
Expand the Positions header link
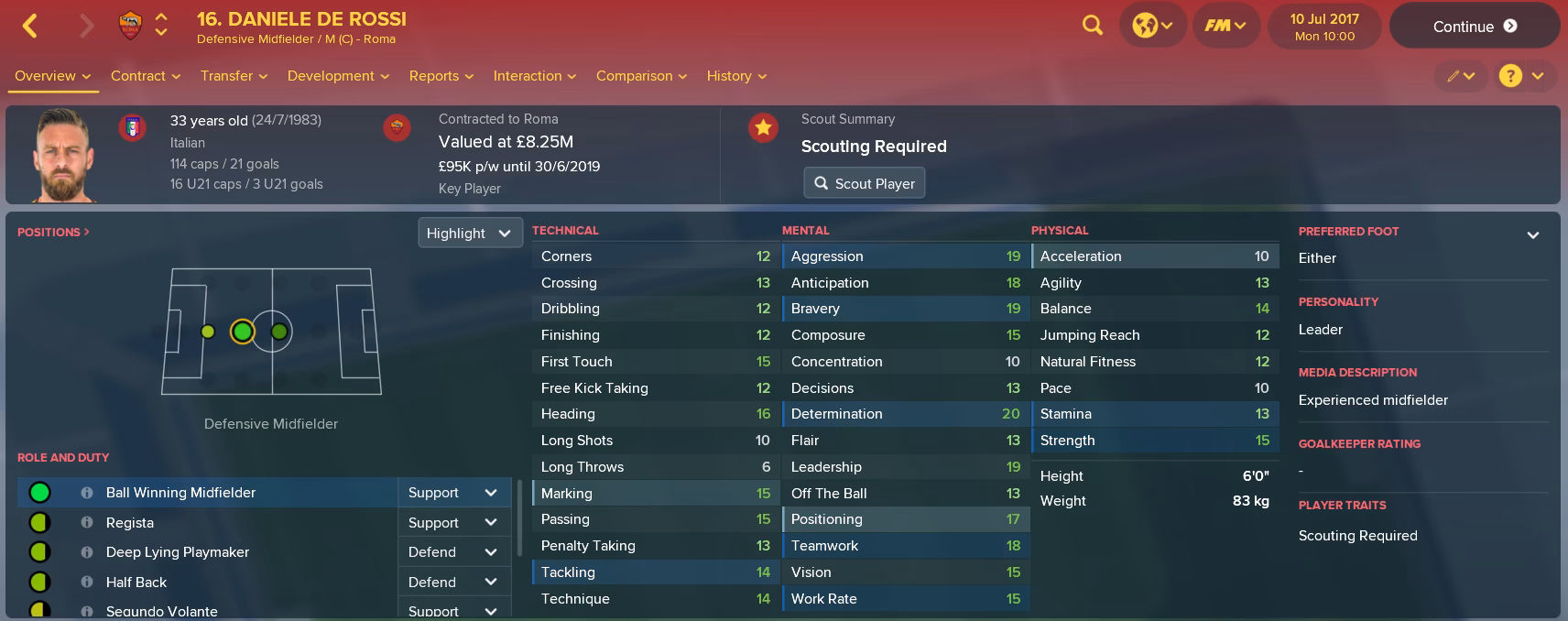[x=53, y=233]
